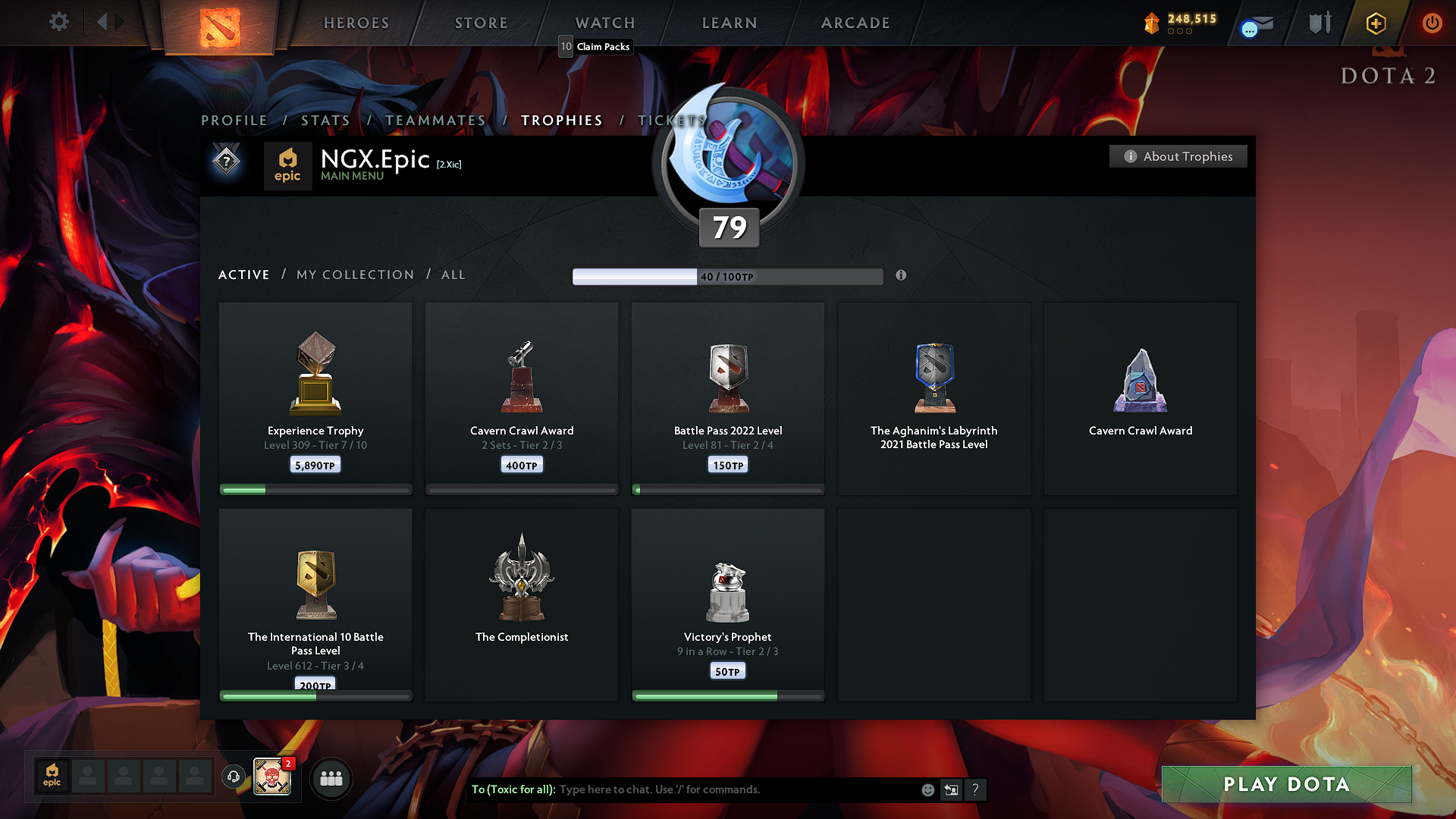Screen dimensions: 1456x819
Task: Show All trophies filter
Action: point(453,275)
